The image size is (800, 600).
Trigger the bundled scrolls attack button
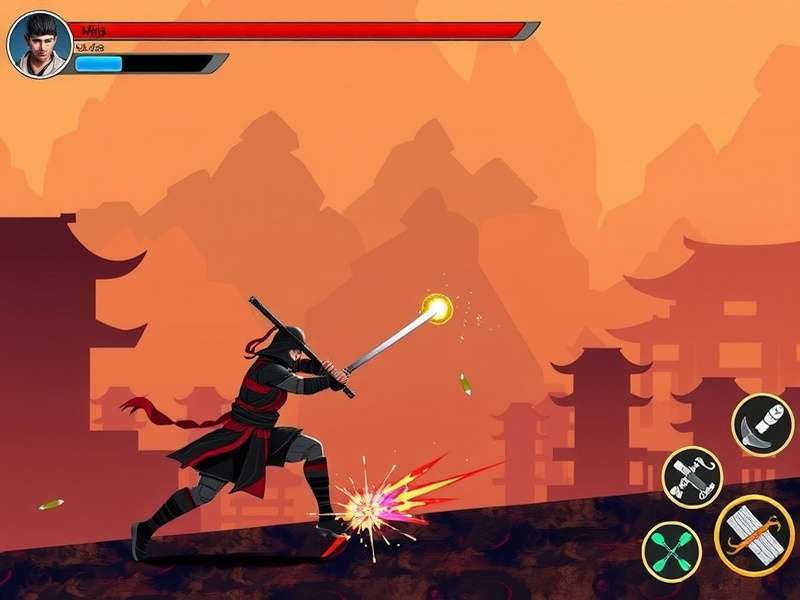(x=755, y=535)
